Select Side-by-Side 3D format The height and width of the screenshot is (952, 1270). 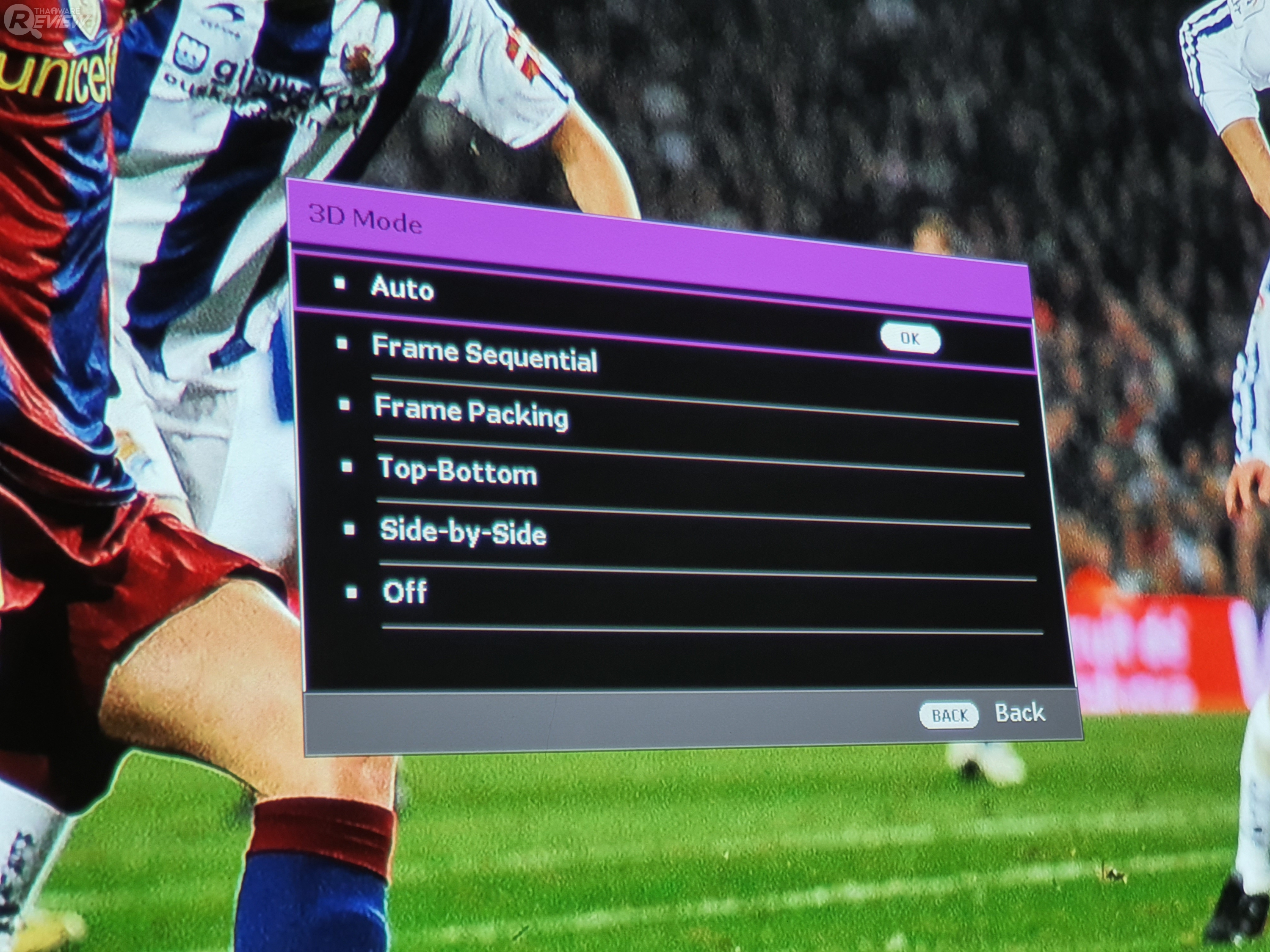463,532
